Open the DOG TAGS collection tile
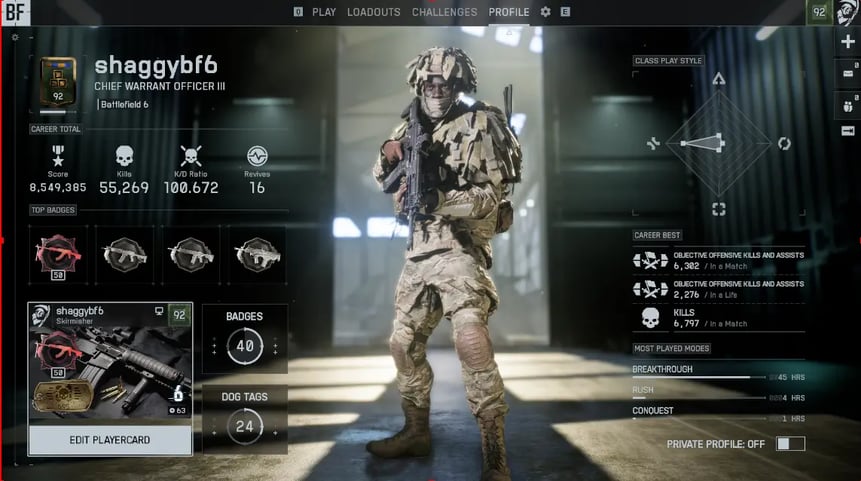Screen dimensions: 861x481 click(245, 419)
